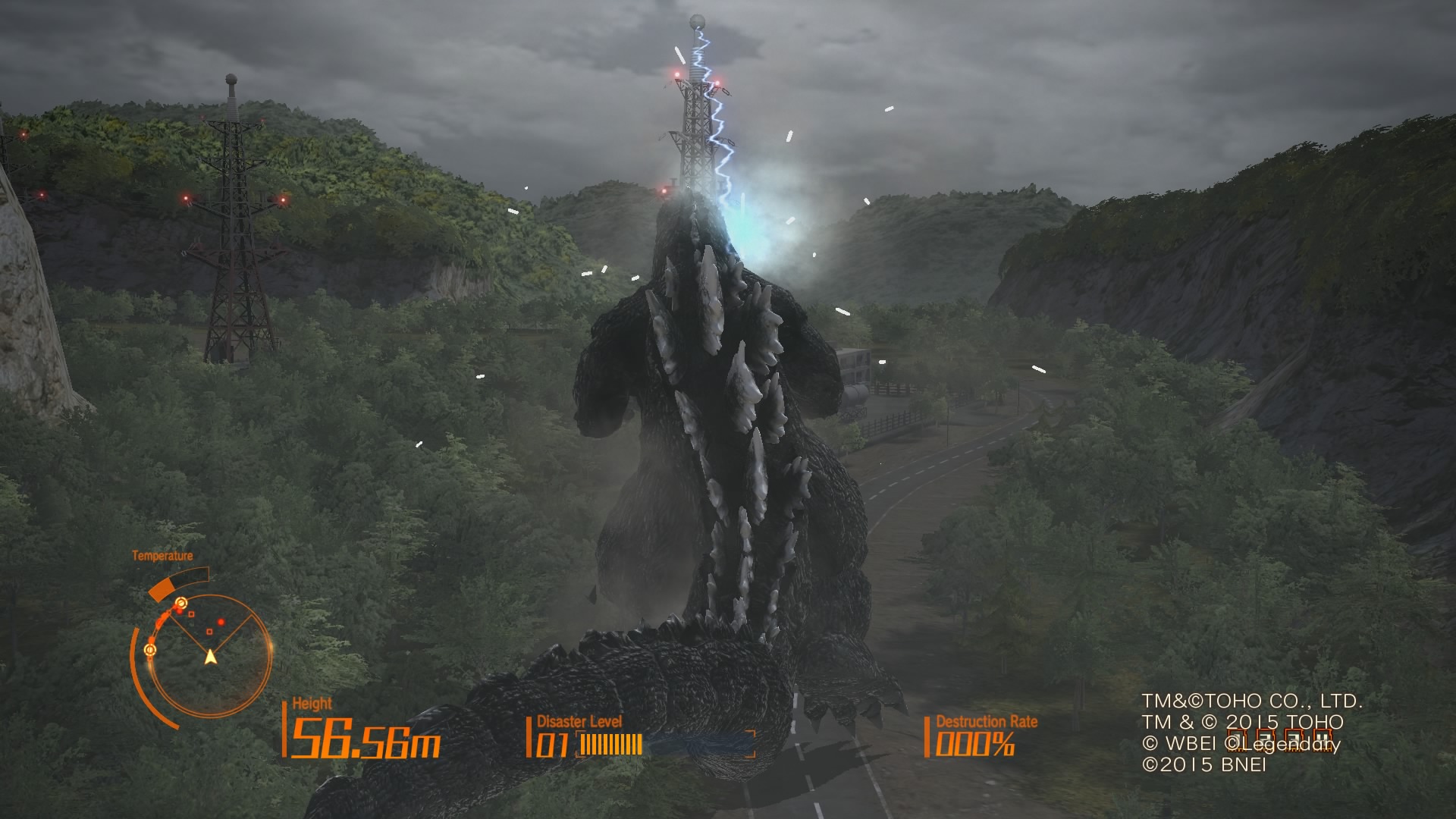1456x819 pixels.
Task: Click the circled objective marker on the radar's left edge
Action: (x=149, y=651)
